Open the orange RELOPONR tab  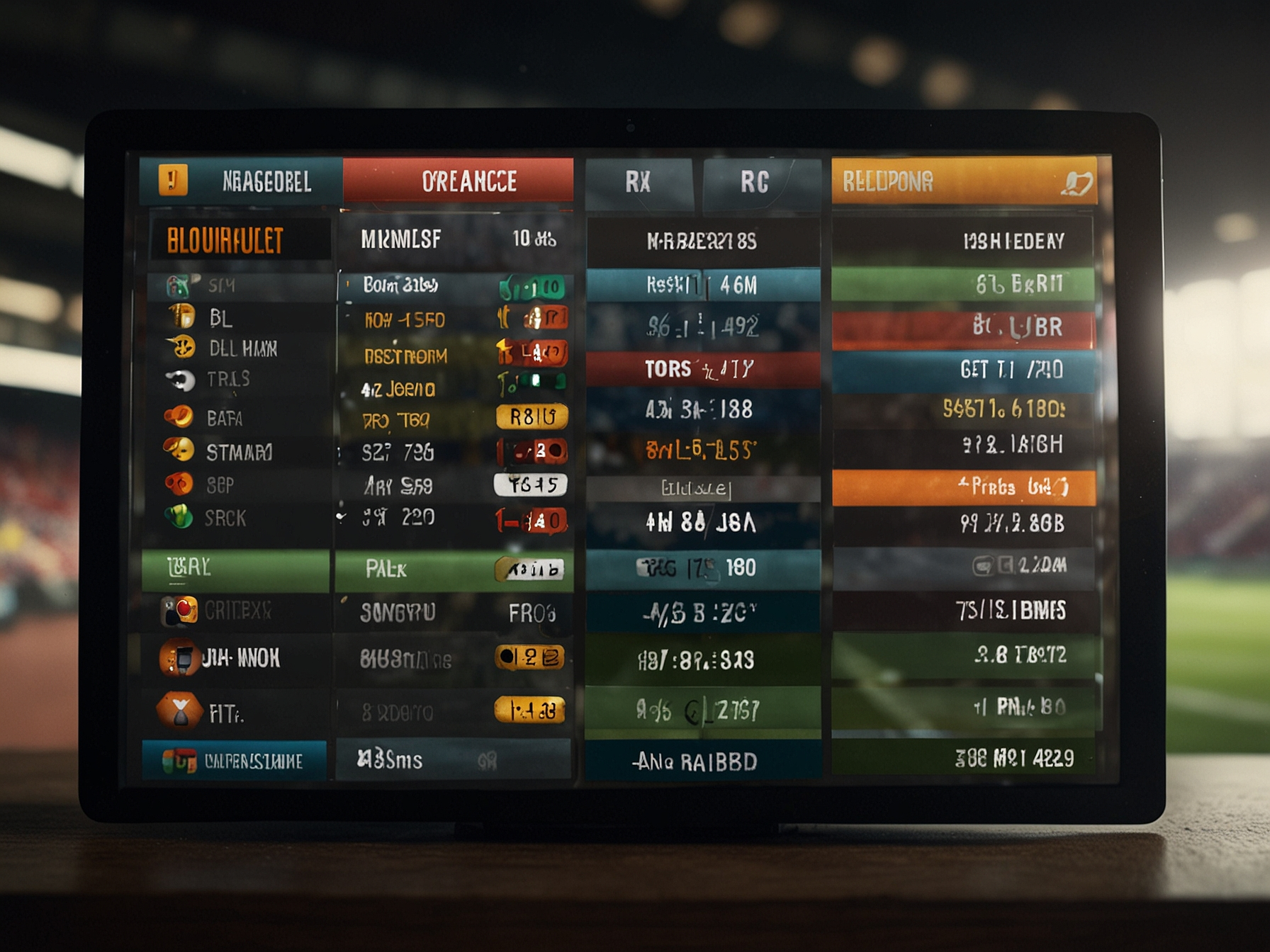(964, 182)
